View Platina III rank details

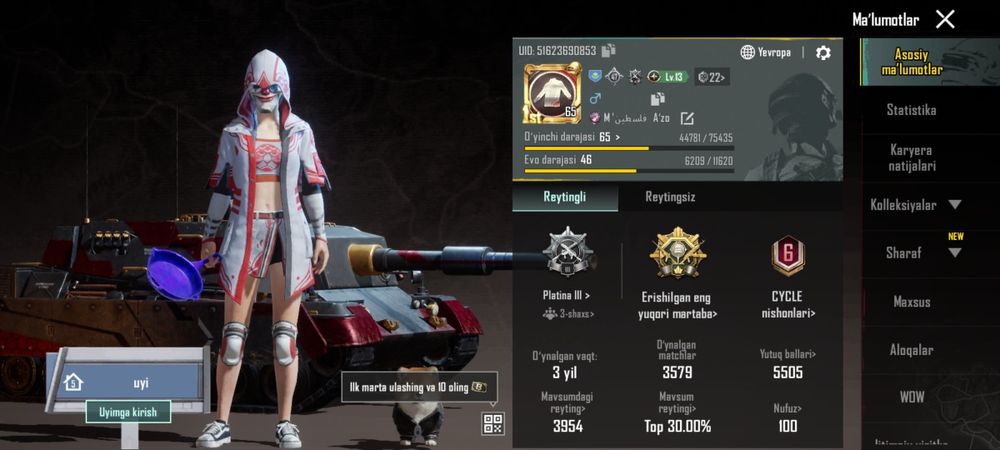click(567, 296)
